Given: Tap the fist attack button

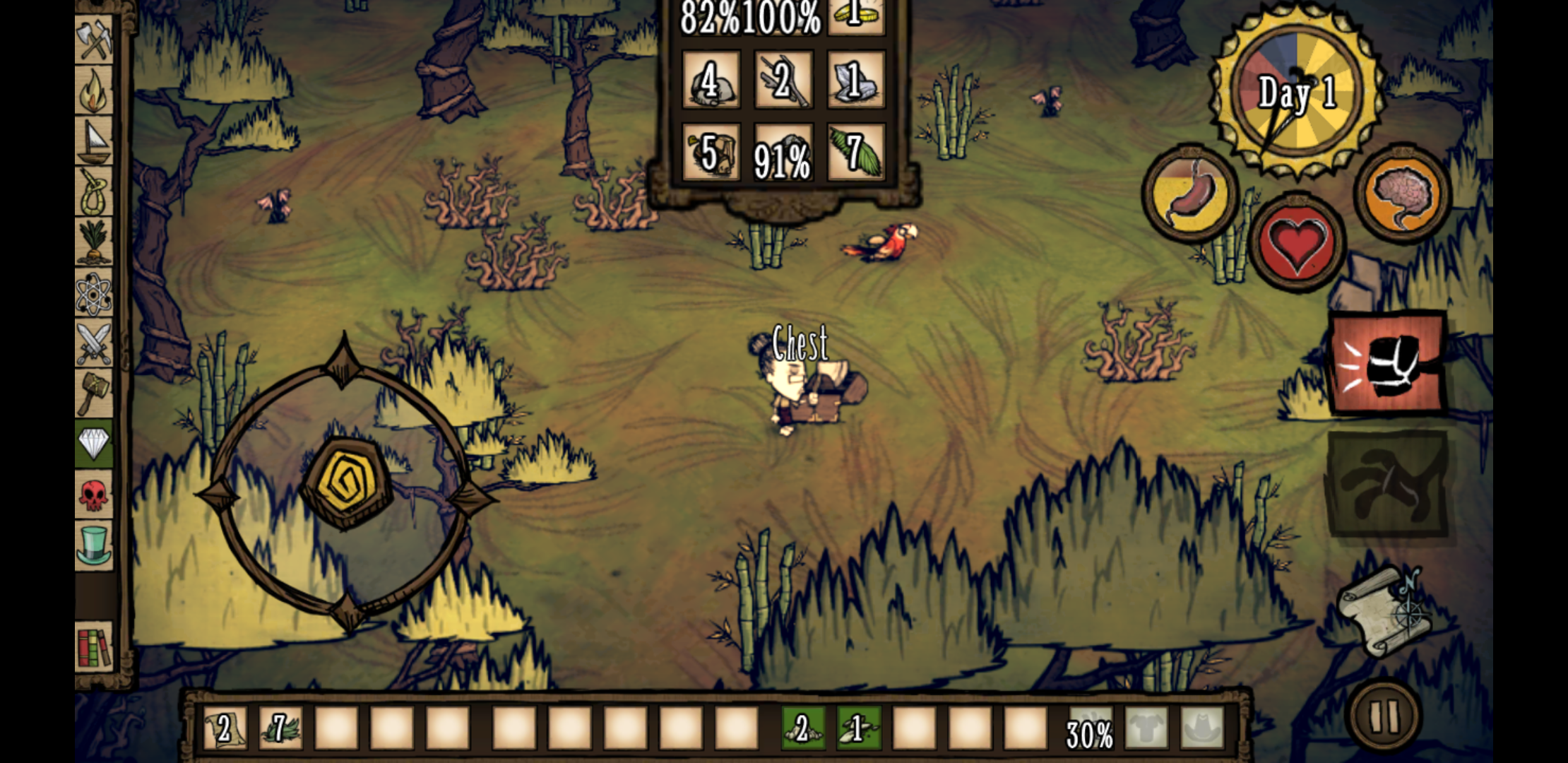Looking at the screenshot, I should 1387,363.
